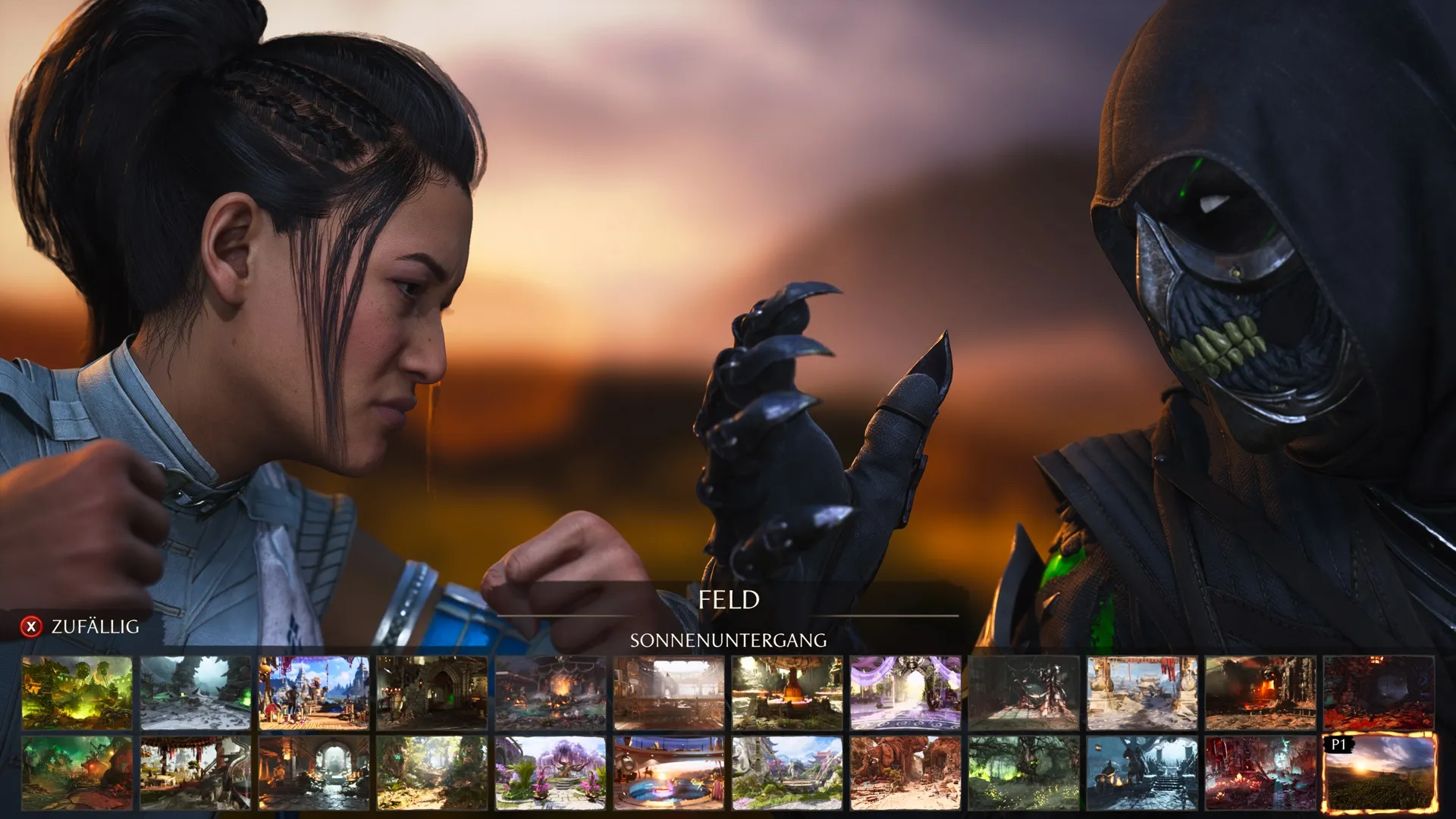Choose the gothic stone archway interior stage

pyautogui.click(x=432, y=693)
